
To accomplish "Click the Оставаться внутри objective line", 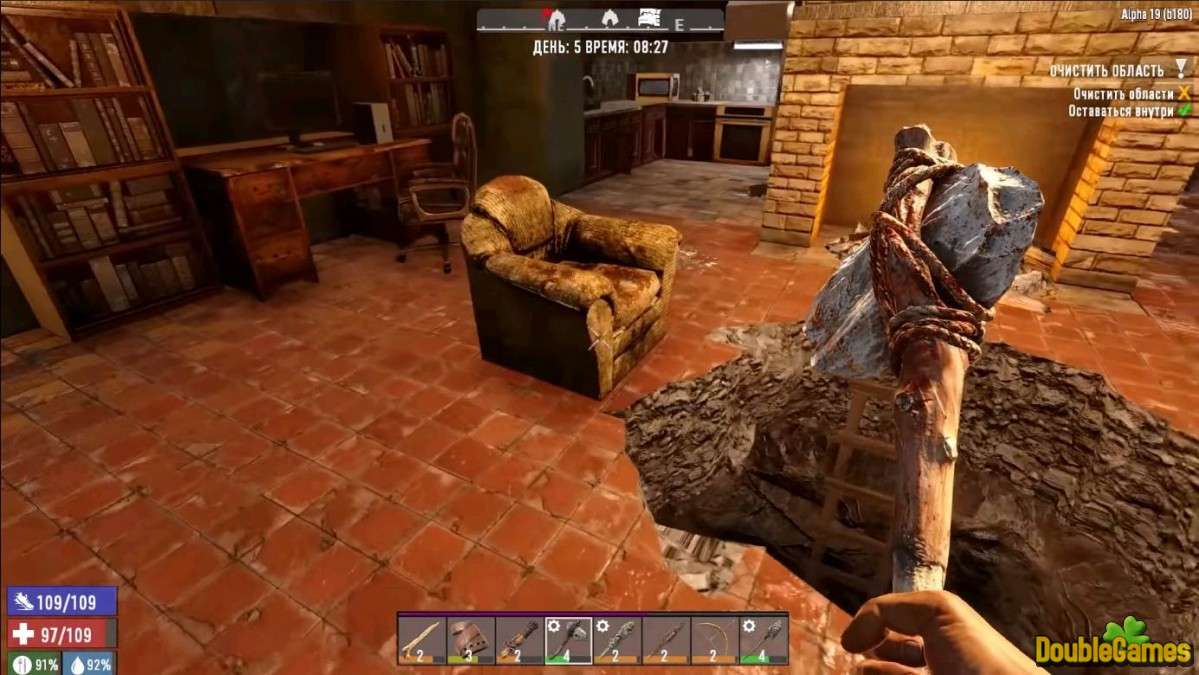I will [x=1121, y=111].
